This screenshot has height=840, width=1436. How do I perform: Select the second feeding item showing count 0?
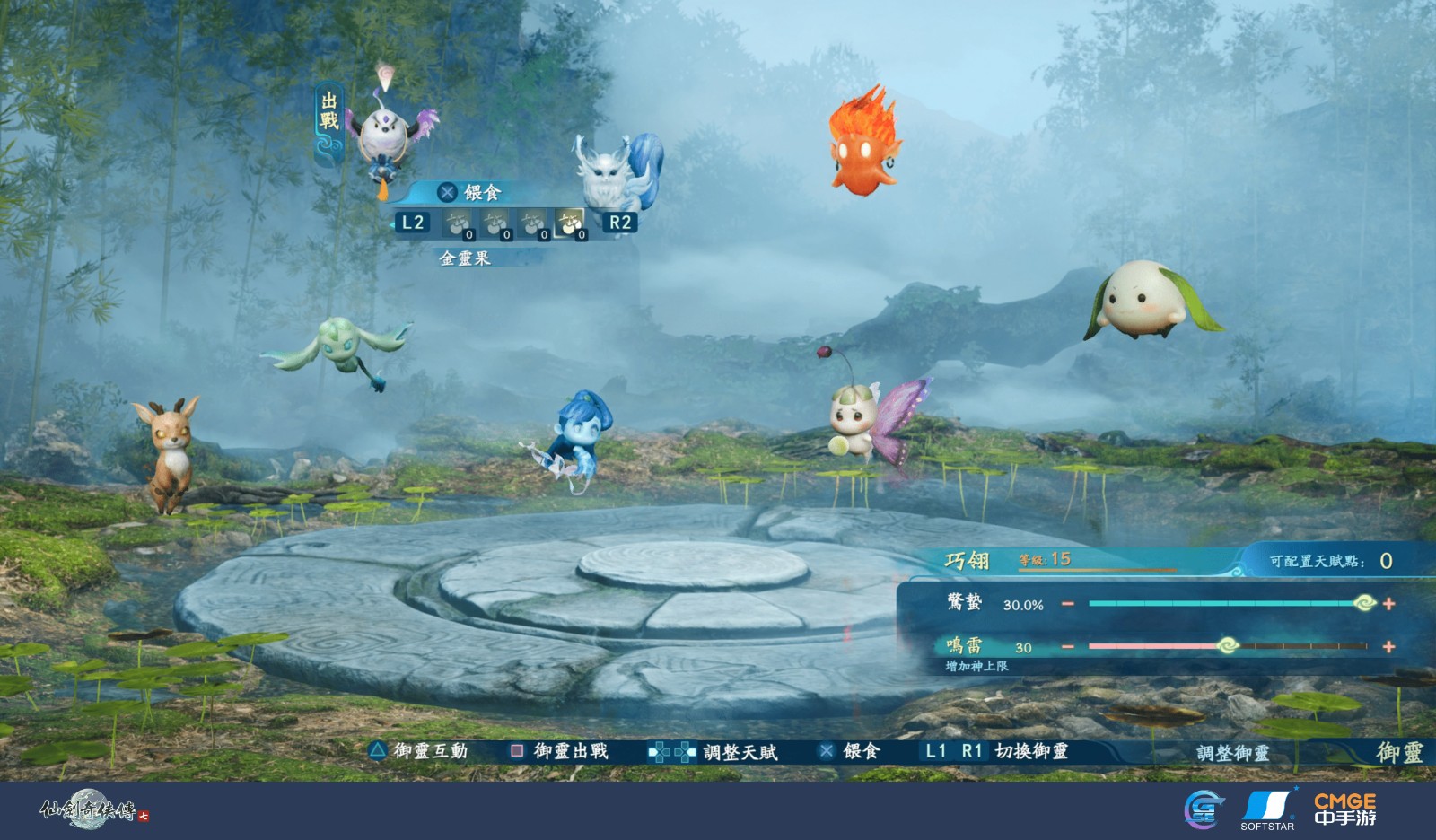click(495, 223)
